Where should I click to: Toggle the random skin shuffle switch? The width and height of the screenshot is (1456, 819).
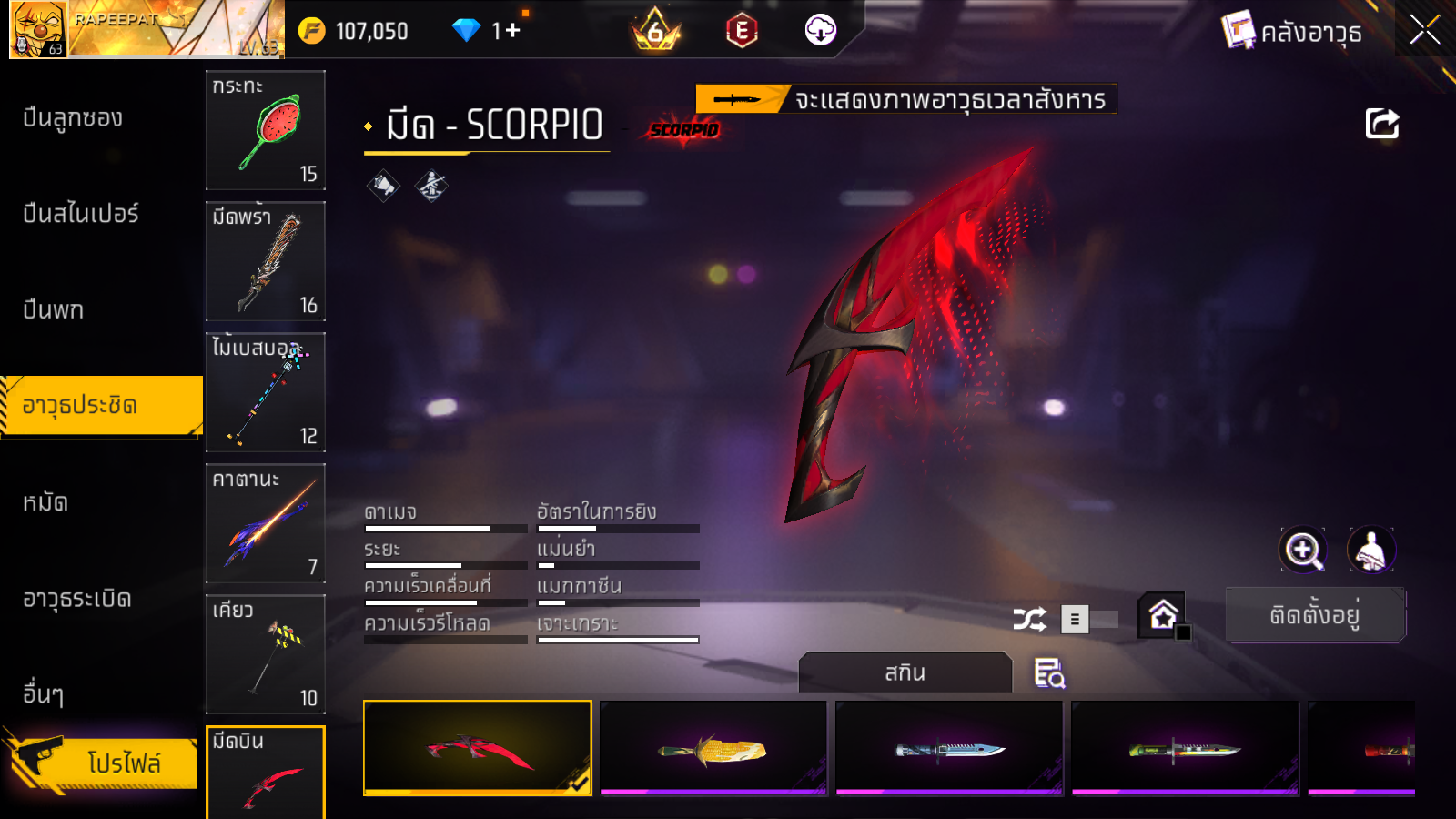pyautogui.click(x=1090, y=620)
